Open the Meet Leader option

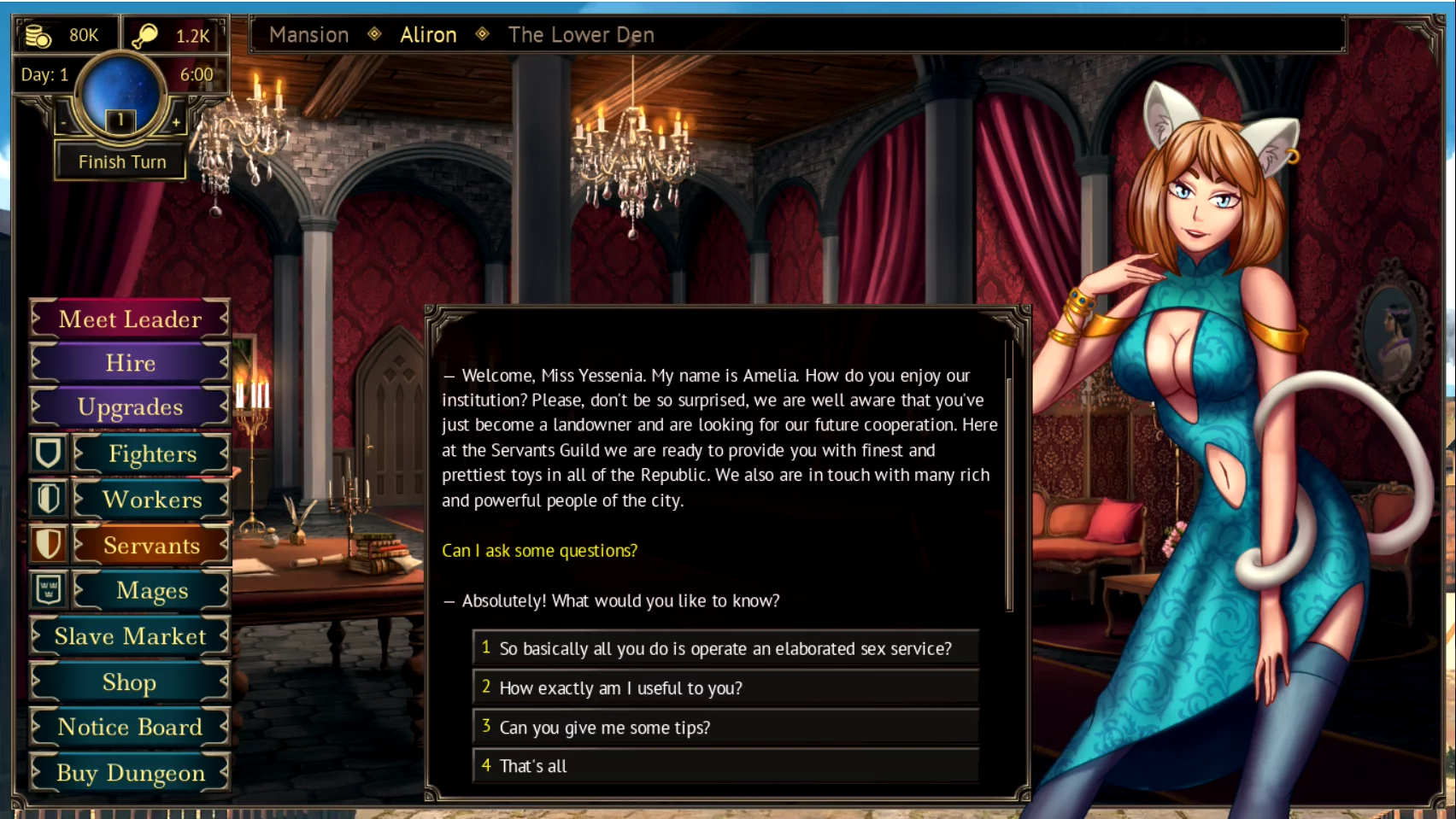point(130,319)
